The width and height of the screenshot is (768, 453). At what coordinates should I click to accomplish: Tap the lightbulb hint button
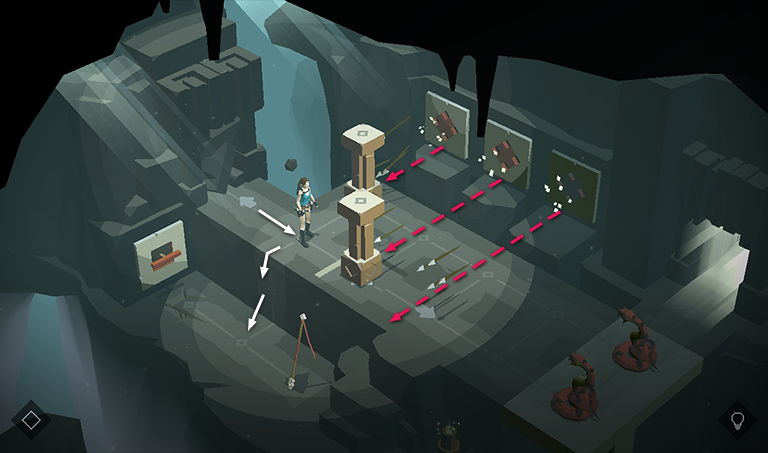[x=738, y=420]
